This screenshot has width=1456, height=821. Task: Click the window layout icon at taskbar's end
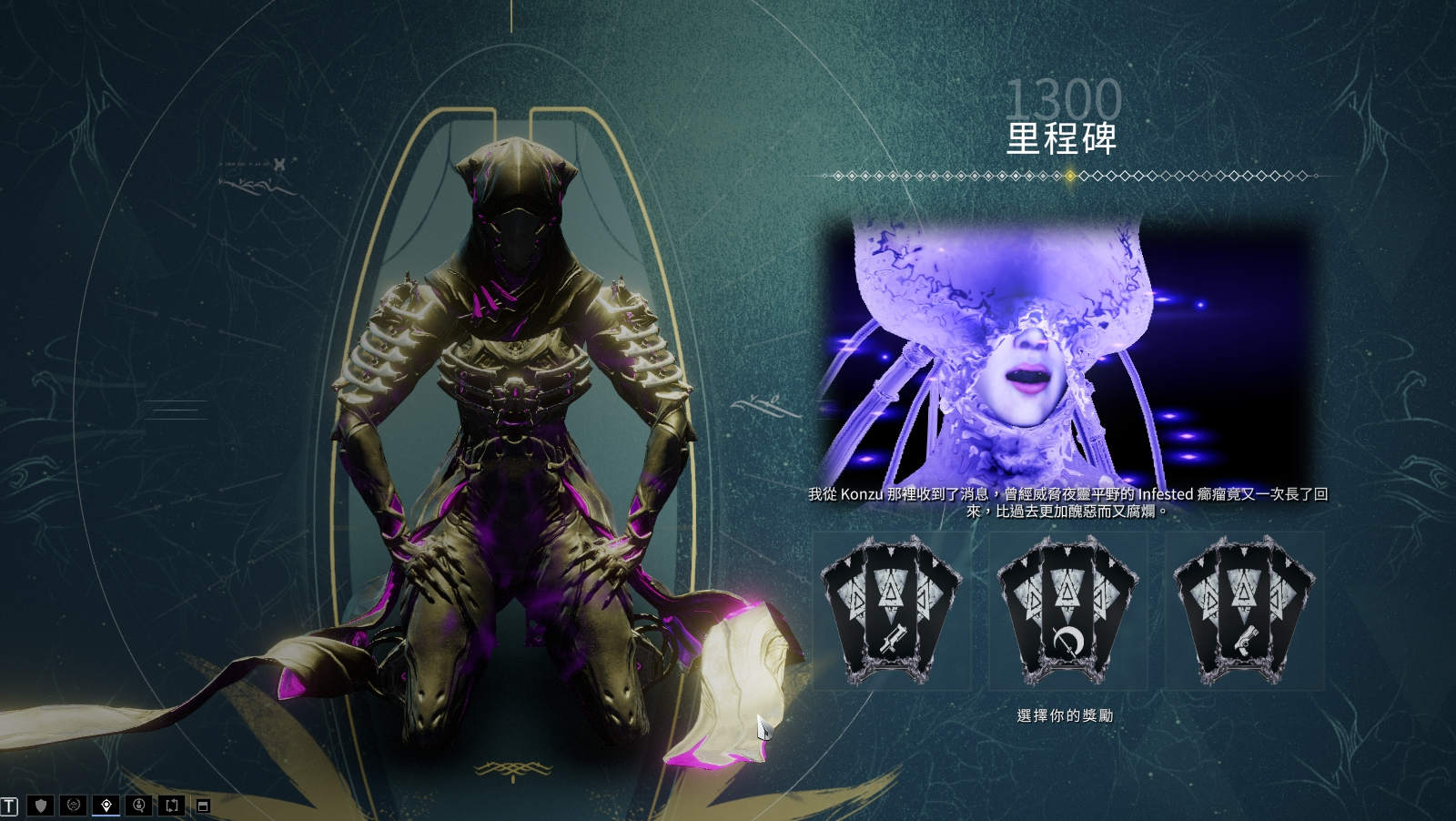coord(204,806)
